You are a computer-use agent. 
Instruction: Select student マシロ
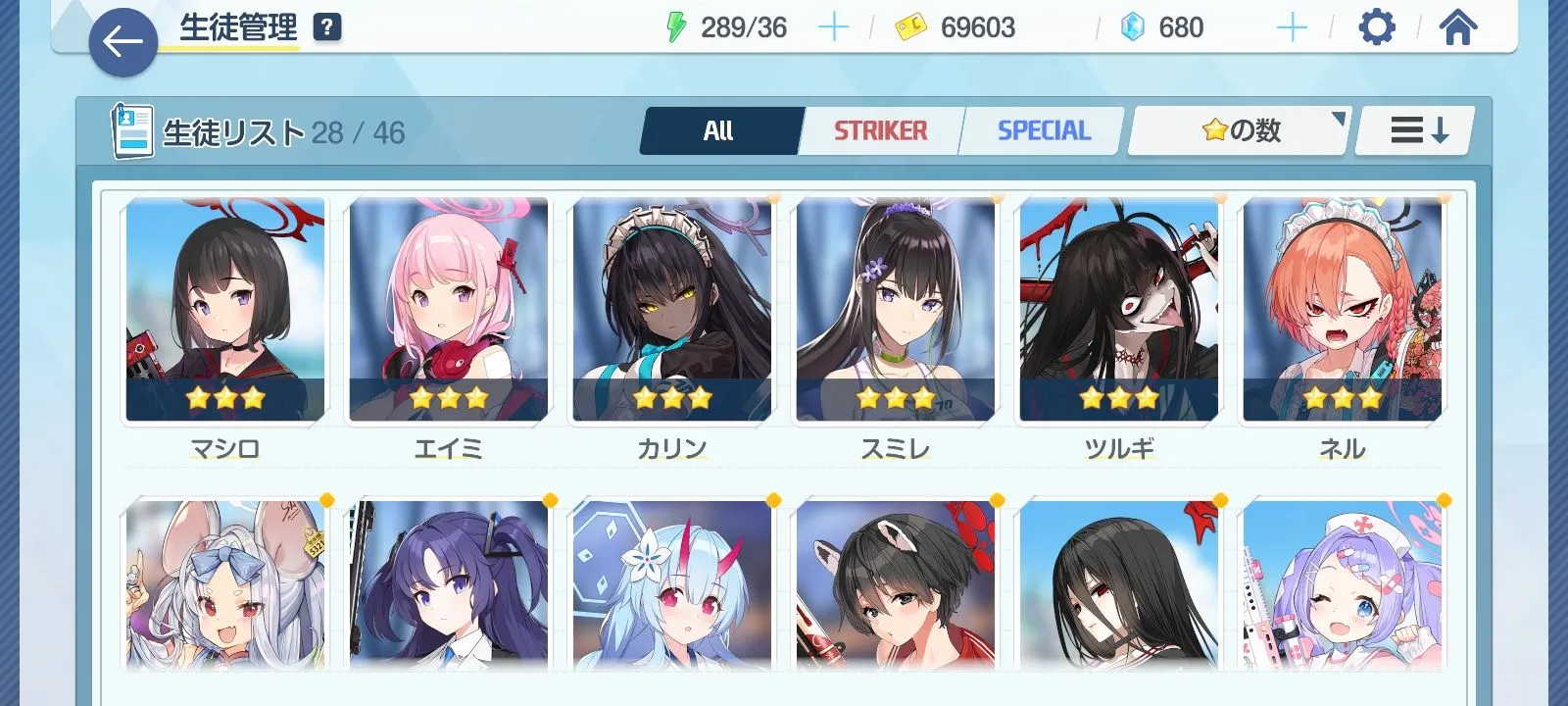coord(225,310)
